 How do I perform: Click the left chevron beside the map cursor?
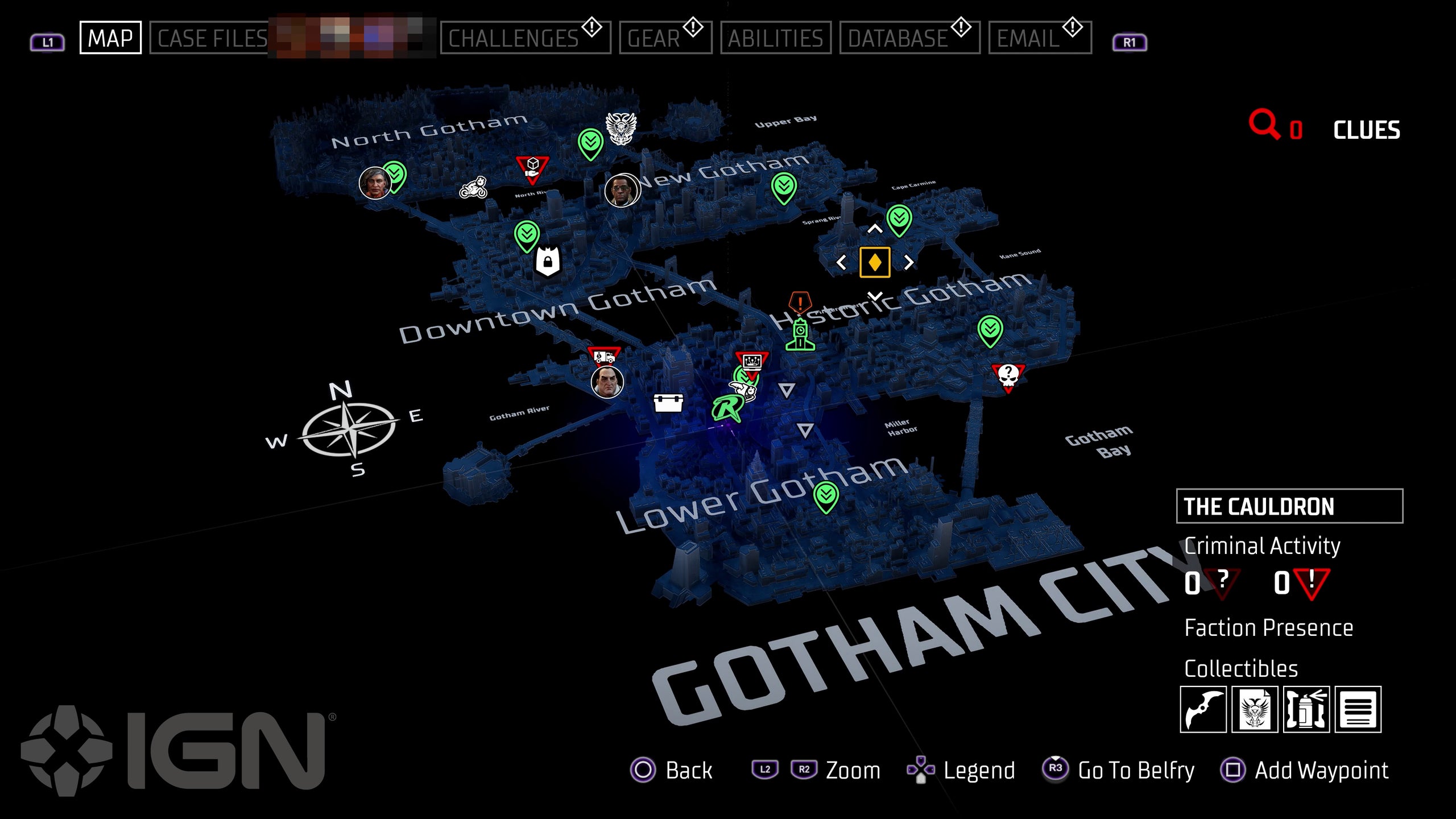pos(842,262)
